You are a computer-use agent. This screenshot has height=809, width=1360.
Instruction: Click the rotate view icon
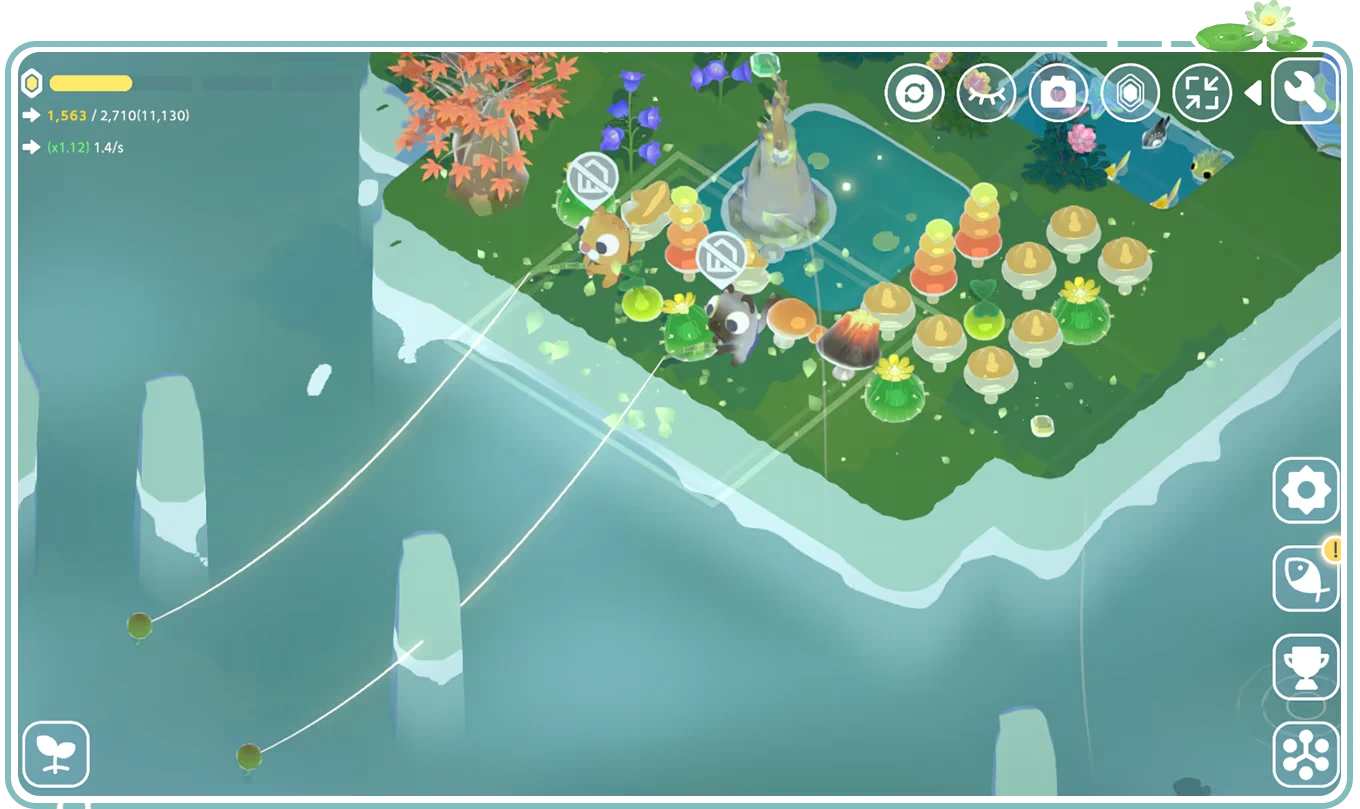(916, 92)
